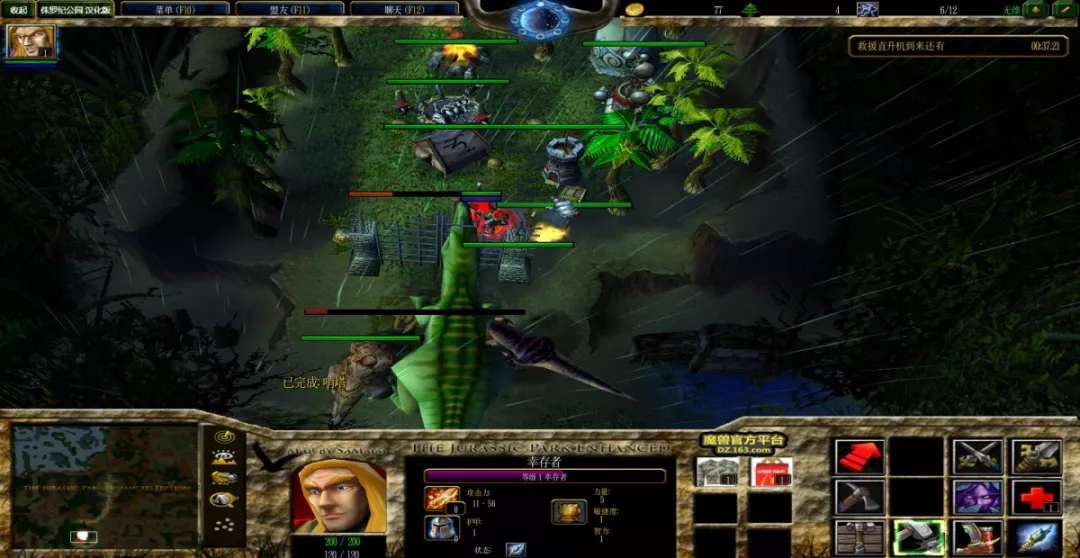Use the red cross heal ability

click(1035, 496)
